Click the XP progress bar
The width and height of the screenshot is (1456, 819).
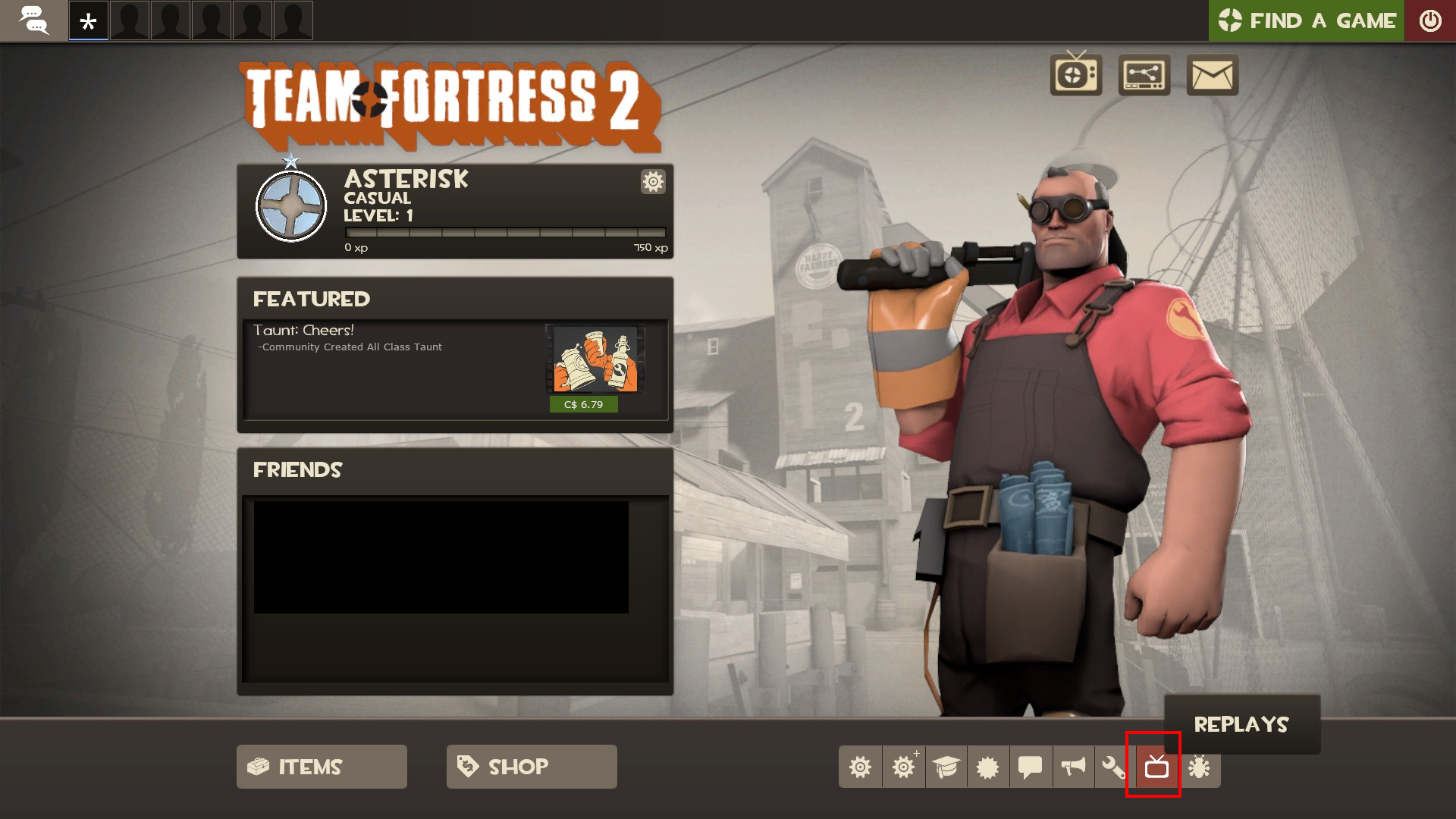504,234
